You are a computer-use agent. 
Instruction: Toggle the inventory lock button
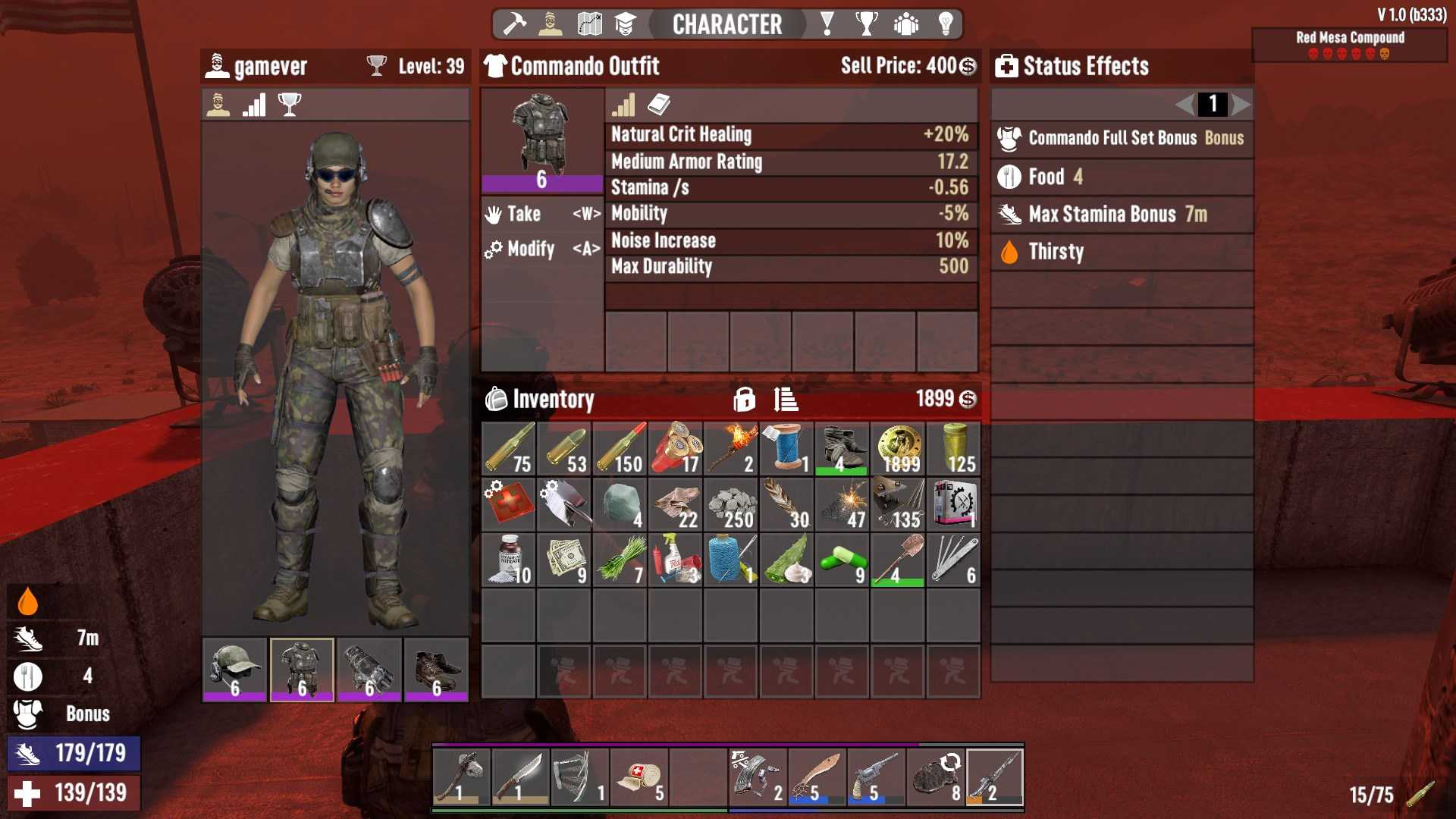coord(744,399)
